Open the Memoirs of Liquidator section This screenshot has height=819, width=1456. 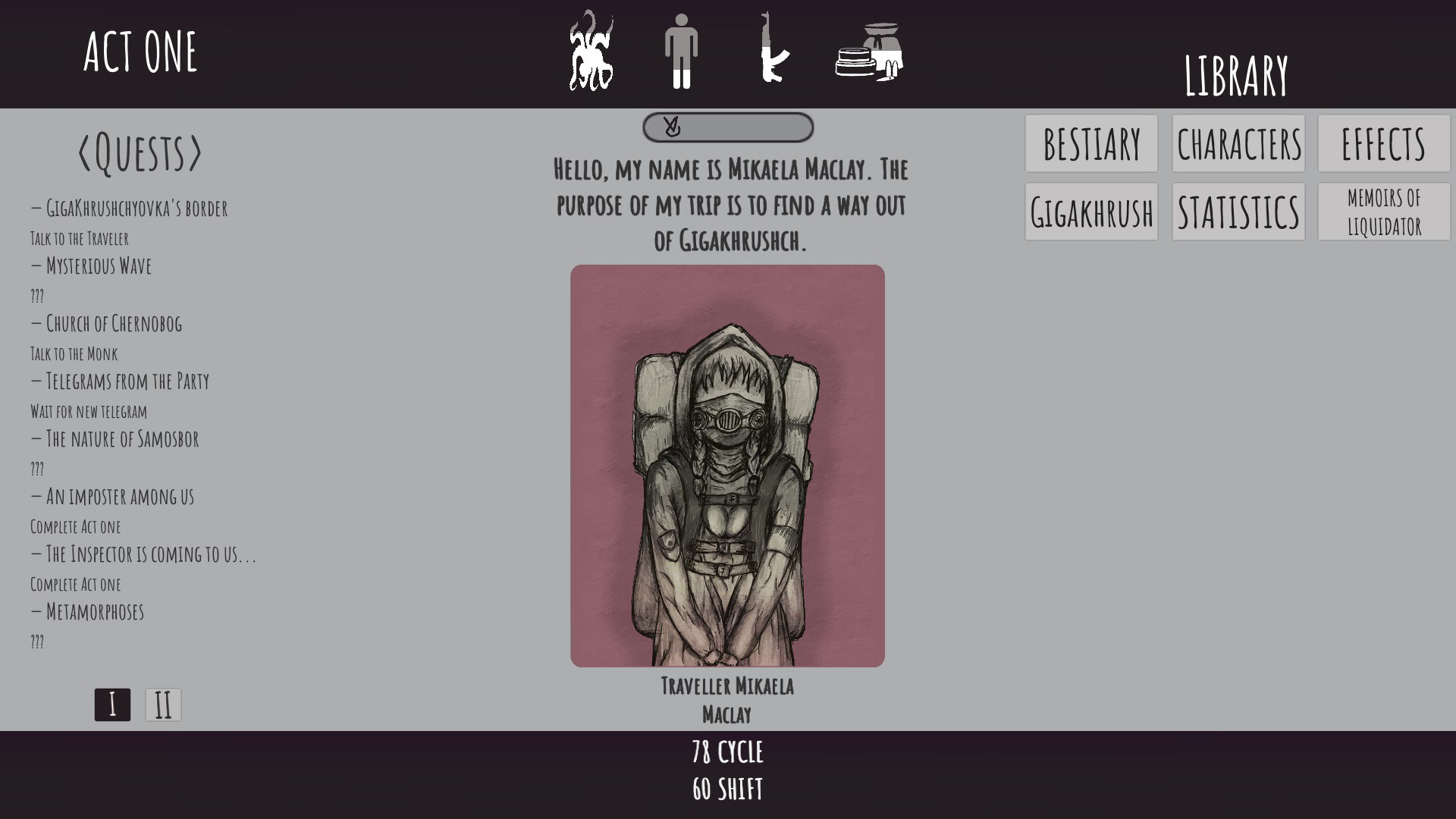click(1383, 211)
